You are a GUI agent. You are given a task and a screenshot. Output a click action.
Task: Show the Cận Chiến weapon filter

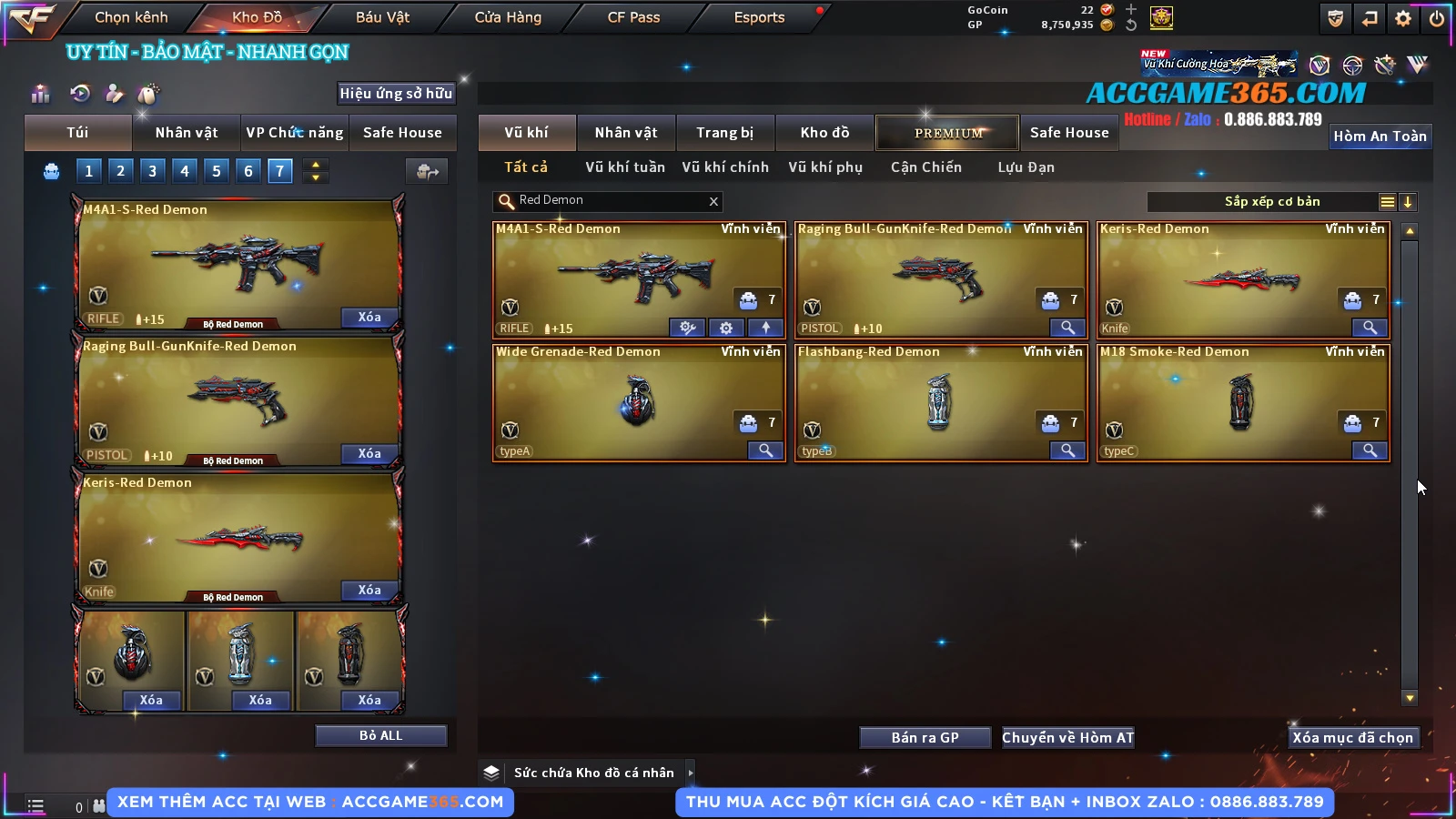click(x=925, y=167)
